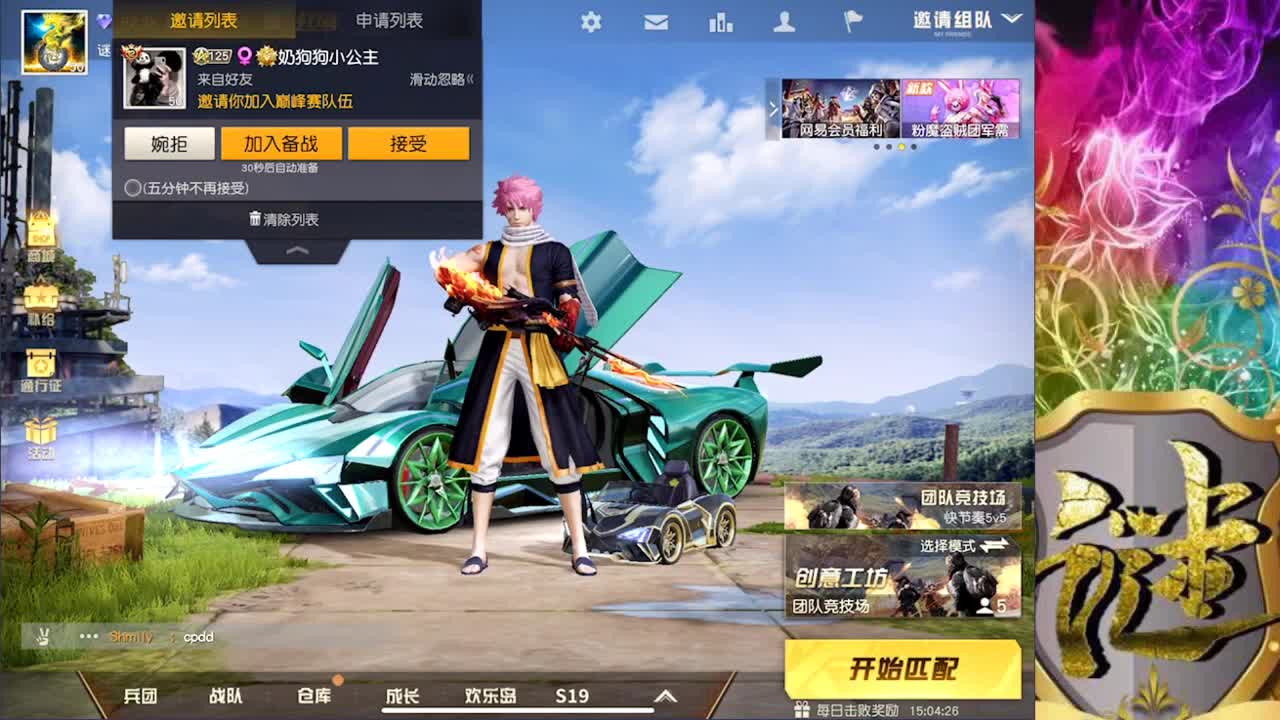Open the settings gear at the top

[x=589, y=21]
